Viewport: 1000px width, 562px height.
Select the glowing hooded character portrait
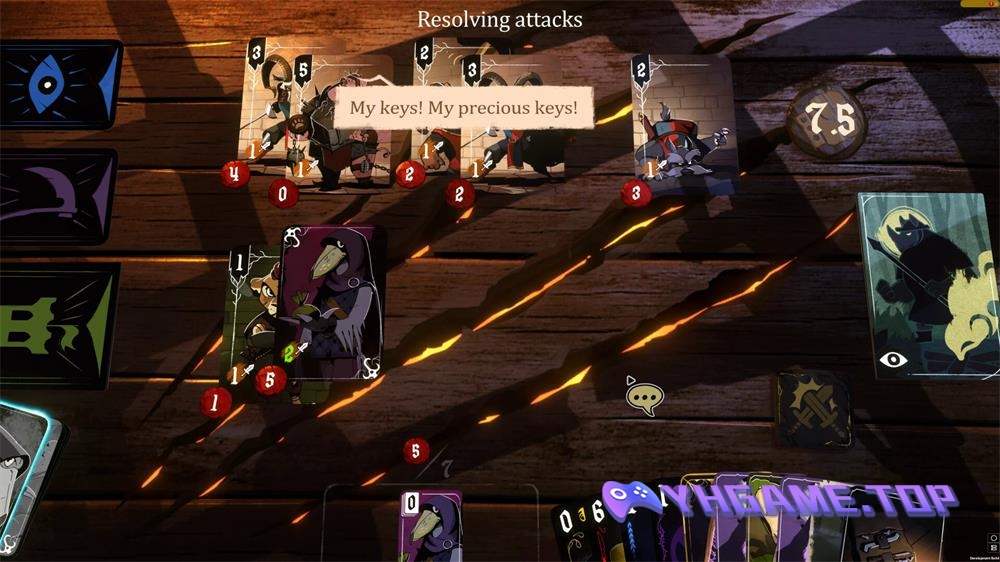point(27,480)
